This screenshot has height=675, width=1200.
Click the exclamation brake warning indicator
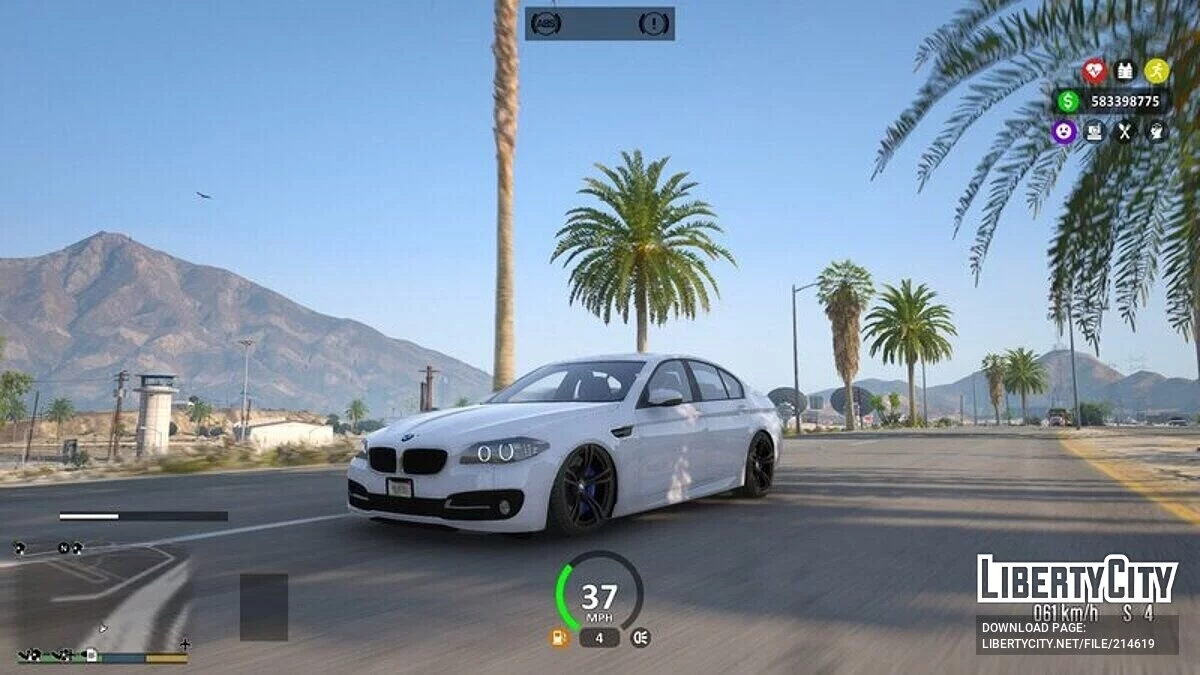pos(654,23)
